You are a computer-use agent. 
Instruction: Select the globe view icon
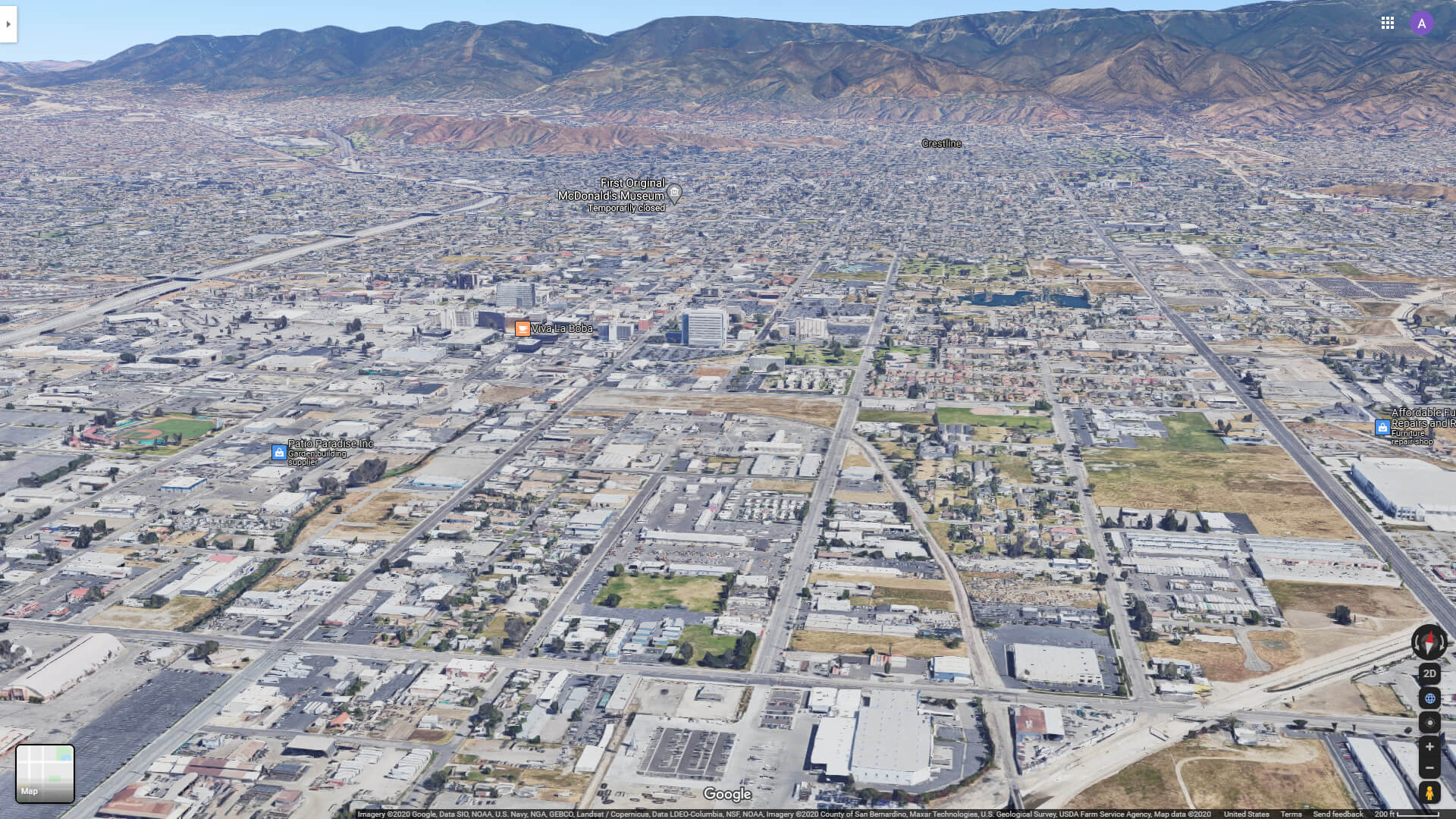[1429, 697]
